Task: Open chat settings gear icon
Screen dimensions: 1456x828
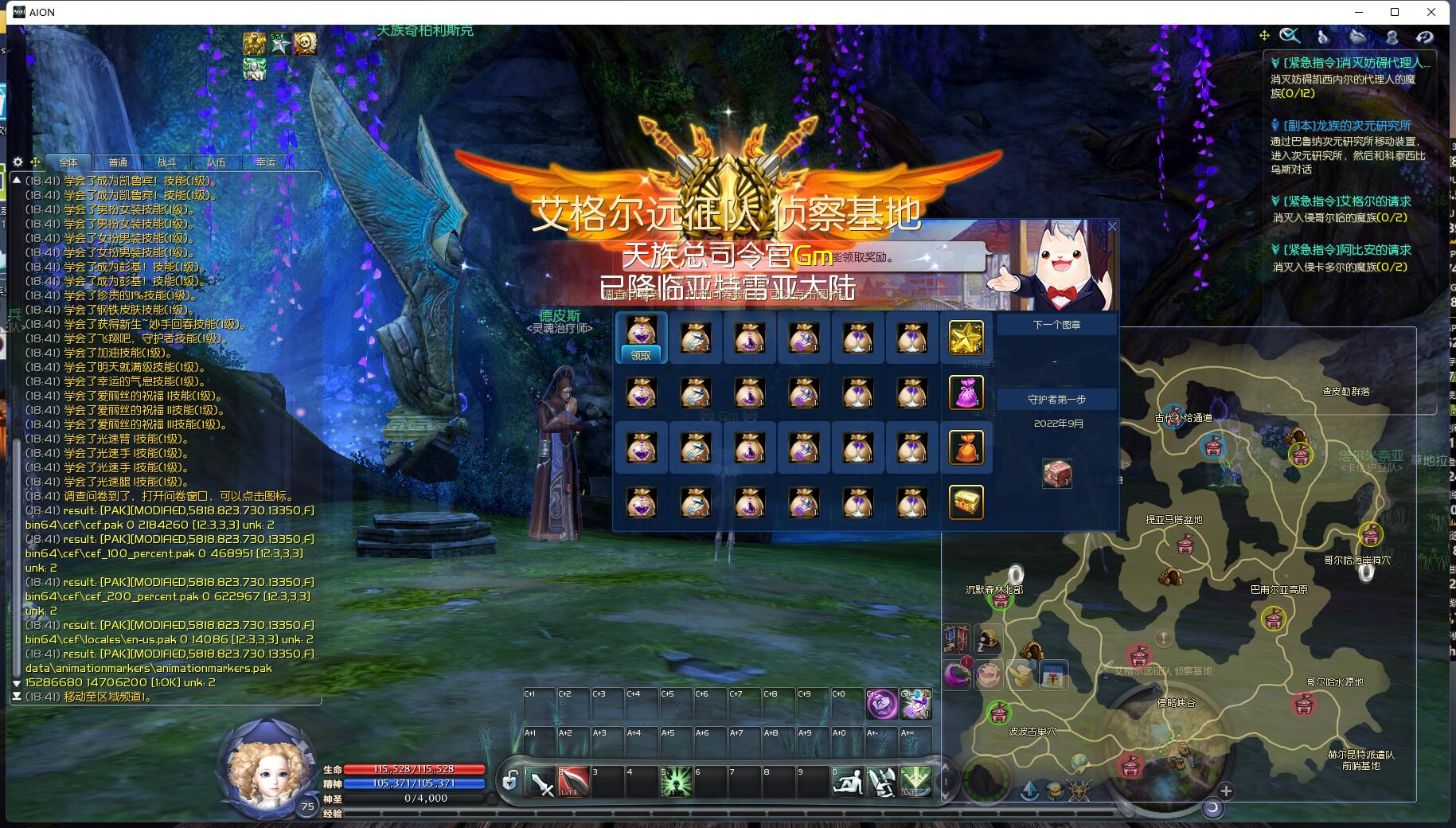Action: [x=18, y=162]
